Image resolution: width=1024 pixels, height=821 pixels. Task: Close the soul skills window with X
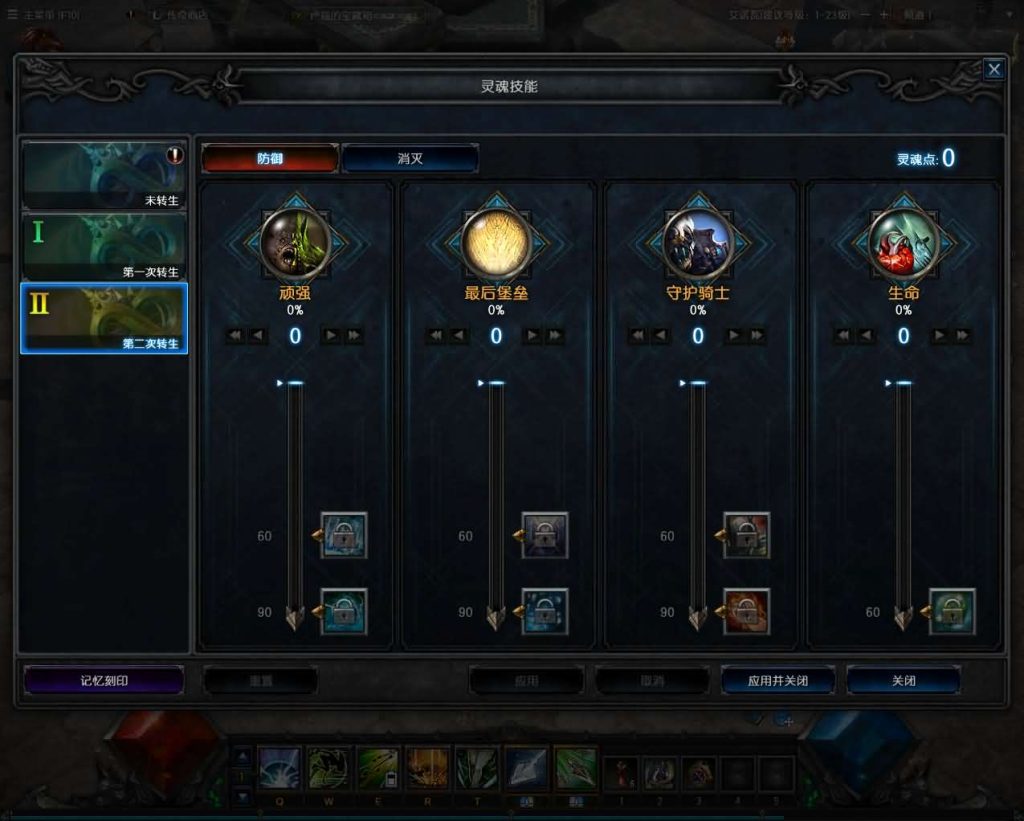pos(993,69)
